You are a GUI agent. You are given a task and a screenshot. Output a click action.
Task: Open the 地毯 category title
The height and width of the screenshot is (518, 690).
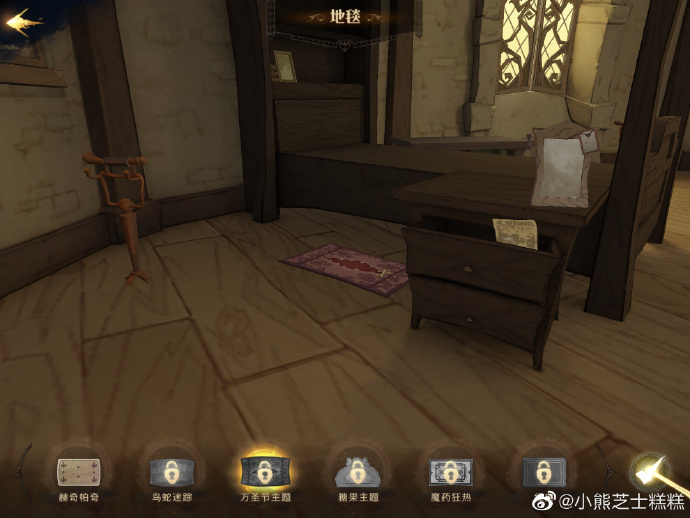click(344, 17)
